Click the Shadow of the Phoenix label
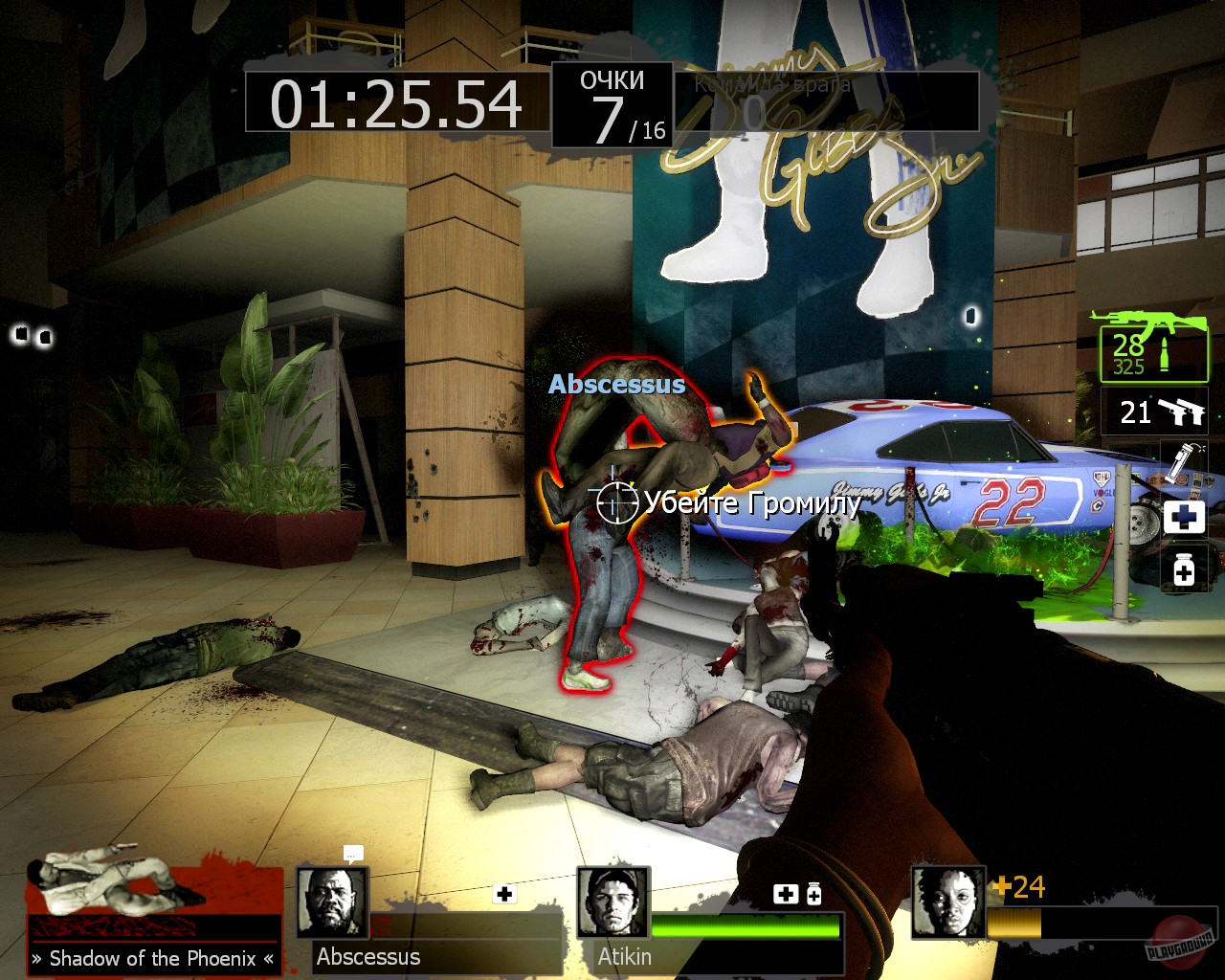Image resolution: width=1225 pixels, height=980 pixels. (153, 957)
